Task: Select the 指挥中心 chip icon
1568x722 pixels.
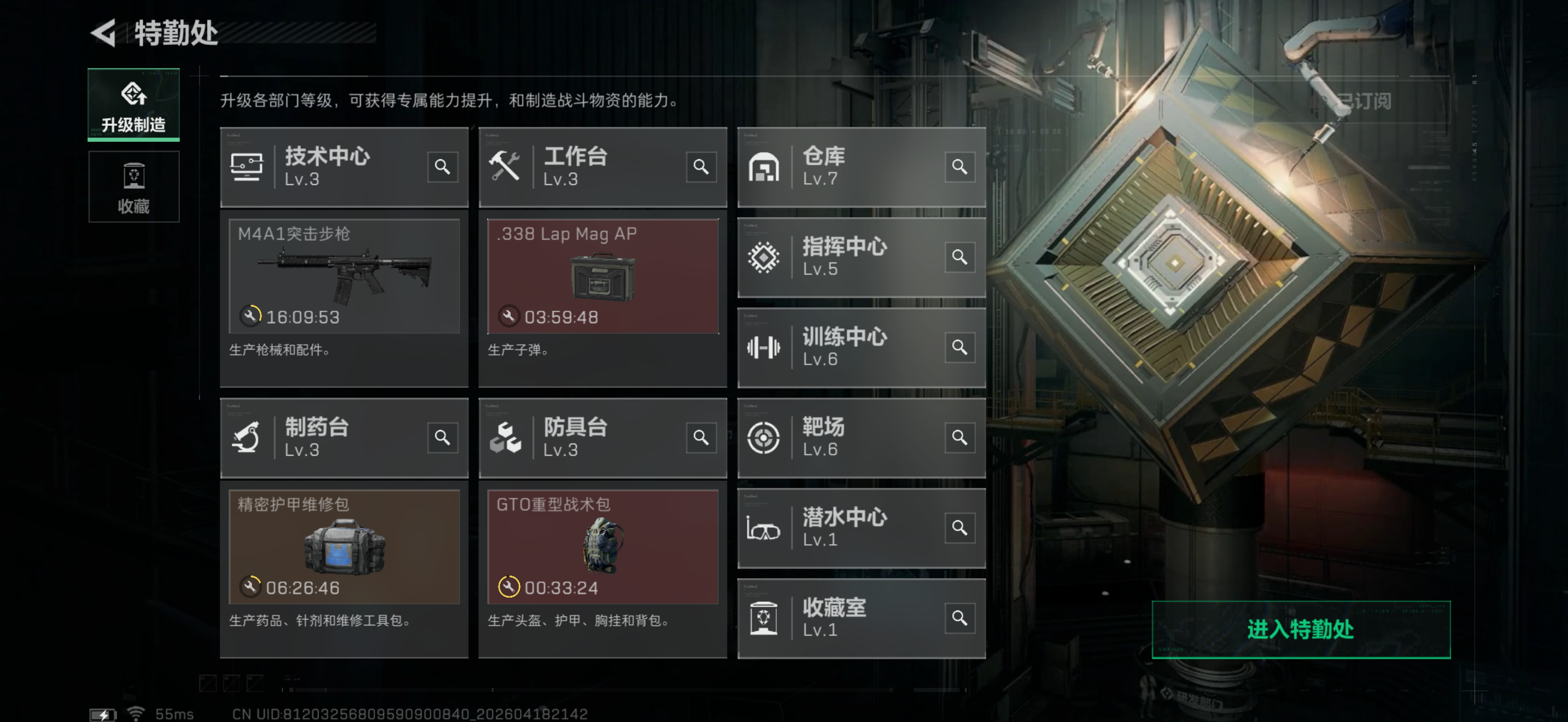Action: pos(764,258)
